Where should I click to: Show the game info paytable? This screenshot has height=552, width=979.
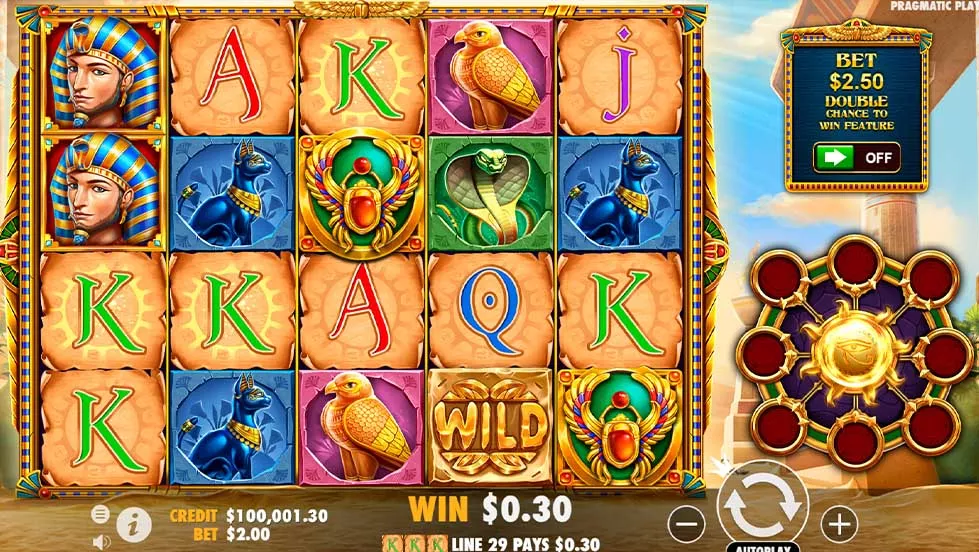pyautogui.click(x=128, y=521)
